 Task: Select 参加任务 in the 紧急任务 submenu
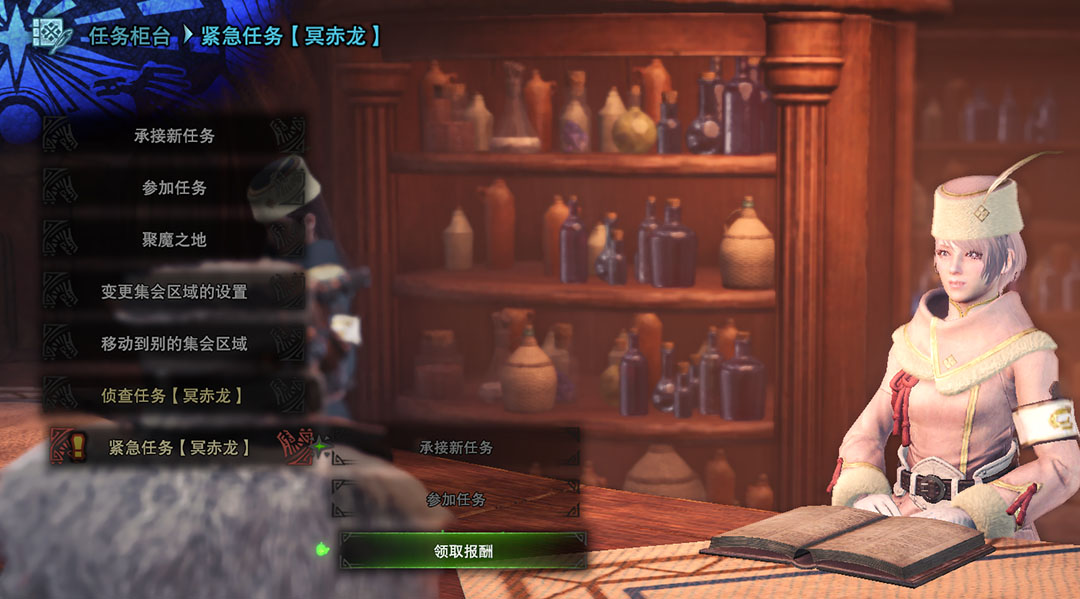[456, 499]
